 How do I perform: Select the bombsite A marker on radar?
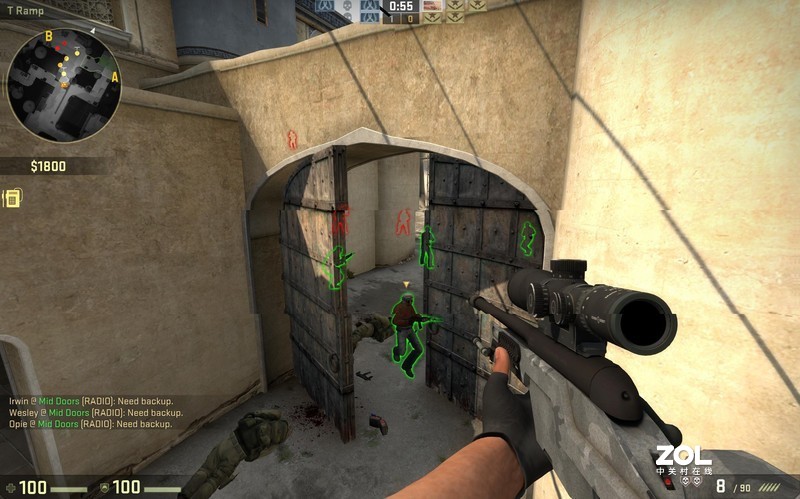click(x=114, y=77)
